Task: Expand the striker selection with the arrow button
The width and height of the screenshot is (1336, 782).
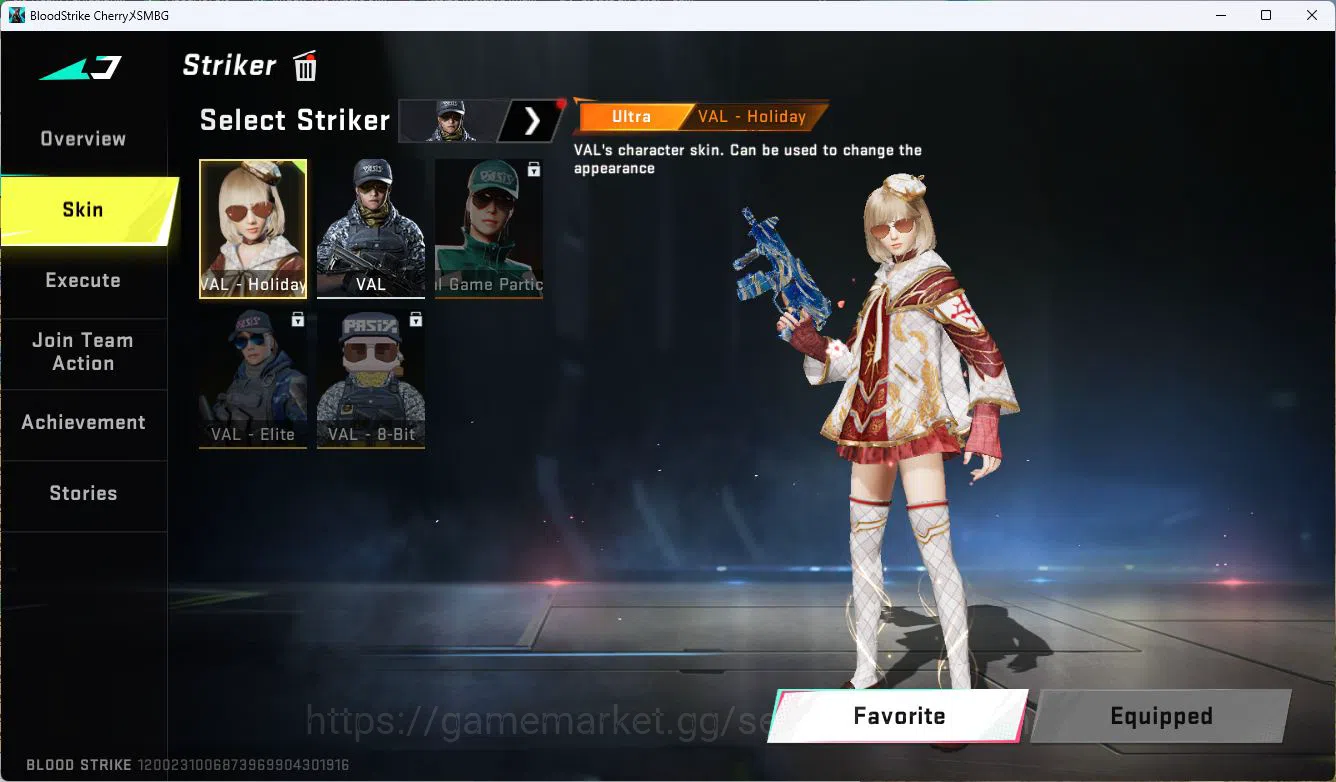Action: tap(531, 120)
